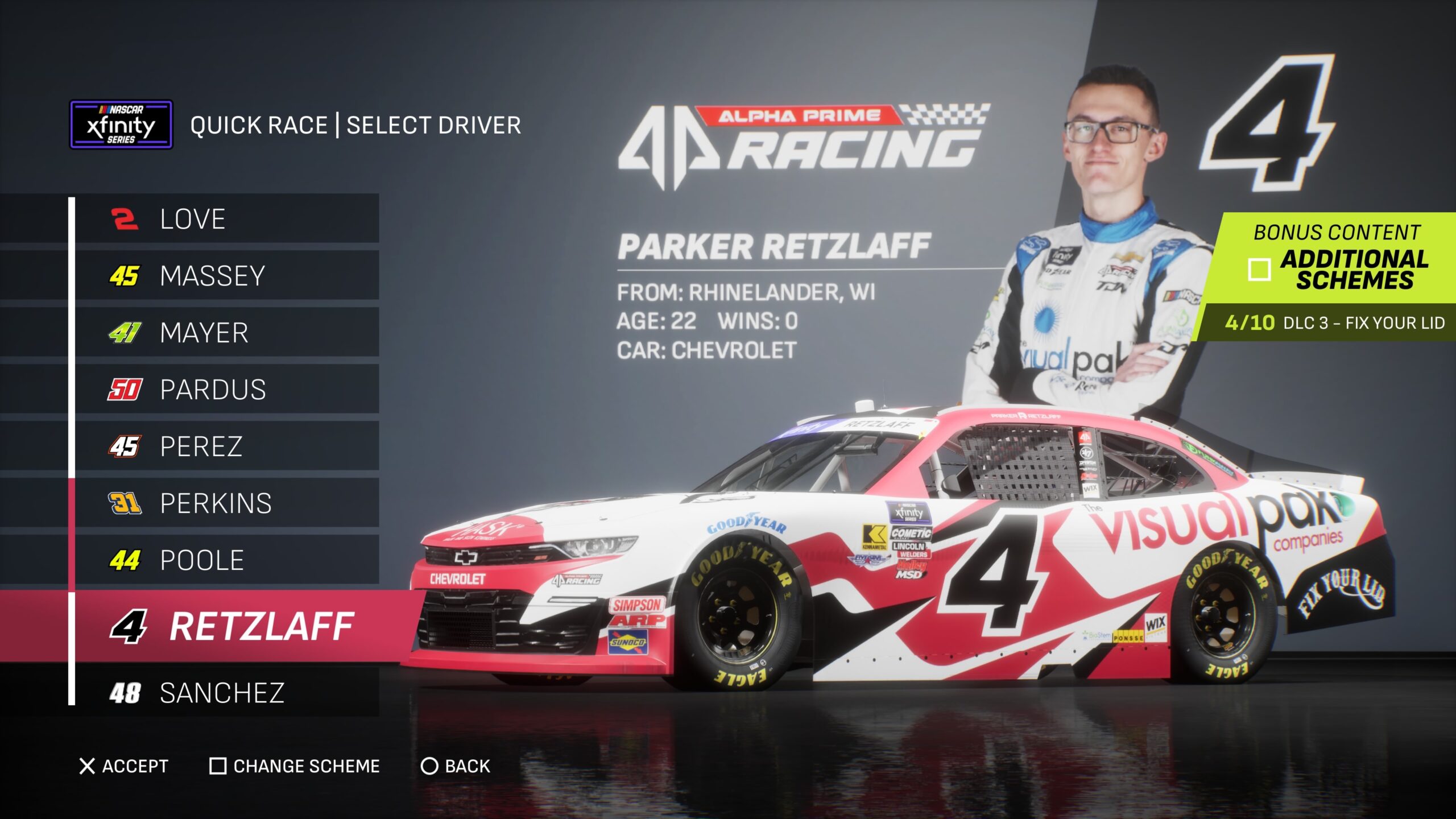The image size is (1456, 819).
Task: Select driver Love from the list
Action: tap(226, 219)
